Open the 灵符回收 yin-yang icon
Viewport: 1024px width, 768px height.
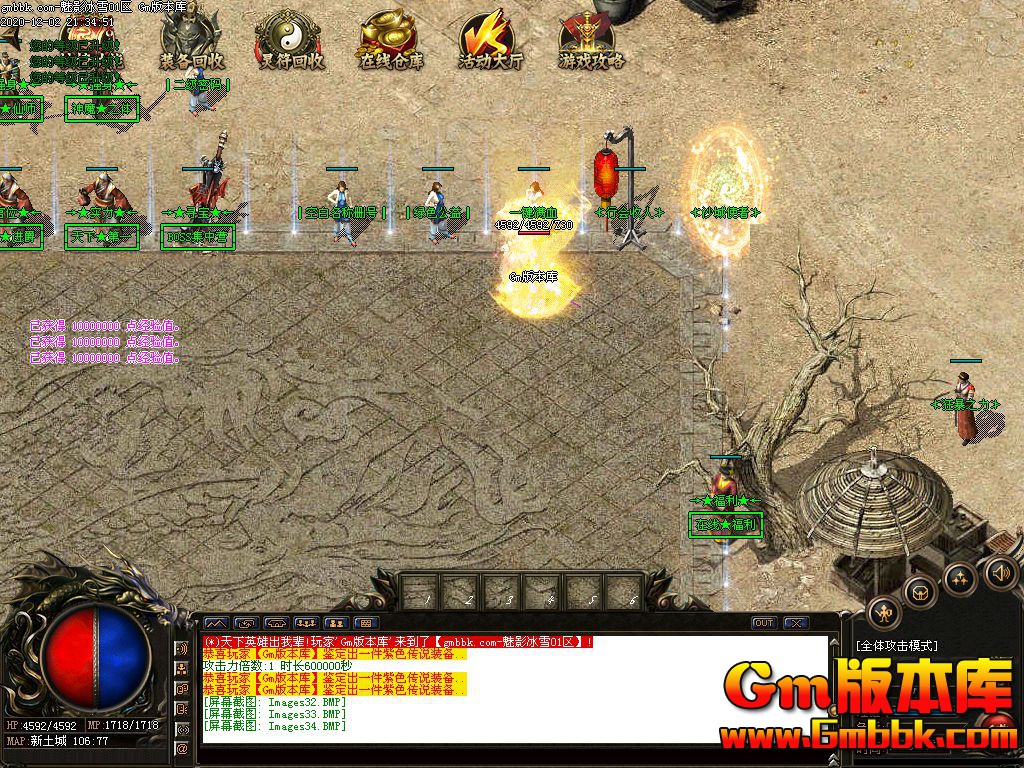coord(291,40)
